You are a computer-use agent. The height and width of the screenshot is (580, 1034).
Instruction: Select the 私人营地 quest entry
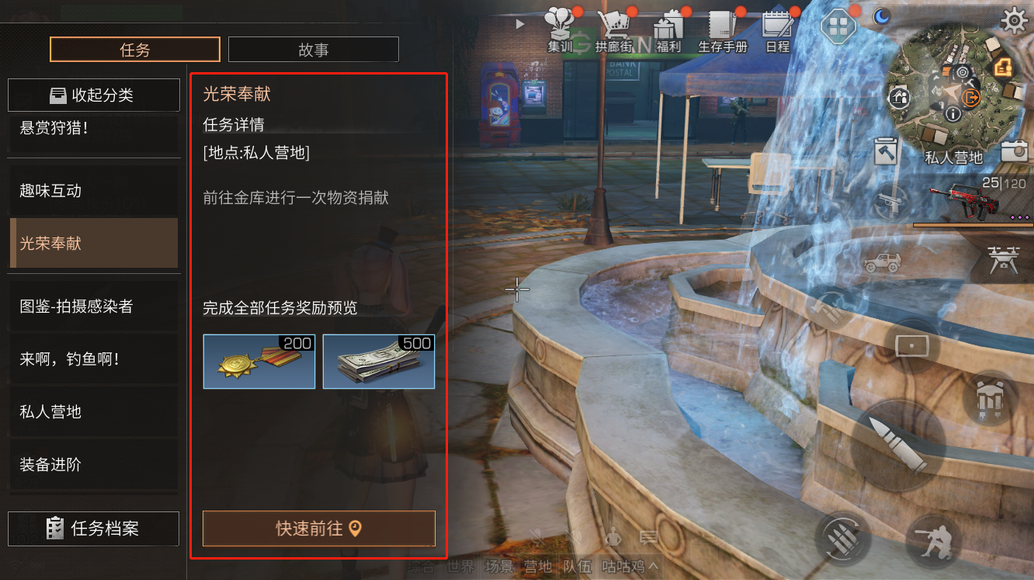[93, 412]
